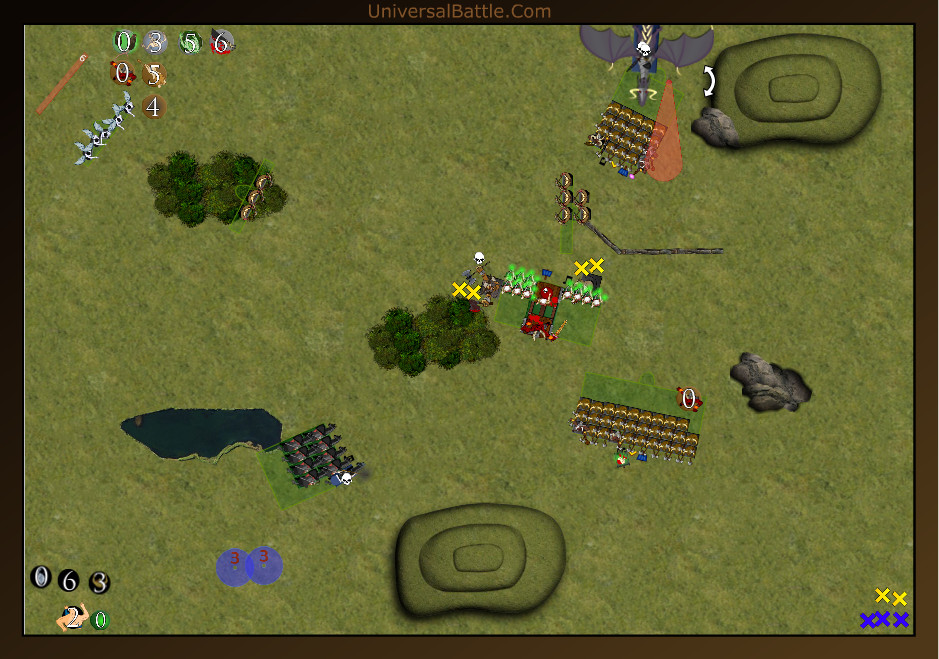The width and height of the screenshot is (939, 659).
Task: Click the grey 3 counter token
Action: point(154,42)
